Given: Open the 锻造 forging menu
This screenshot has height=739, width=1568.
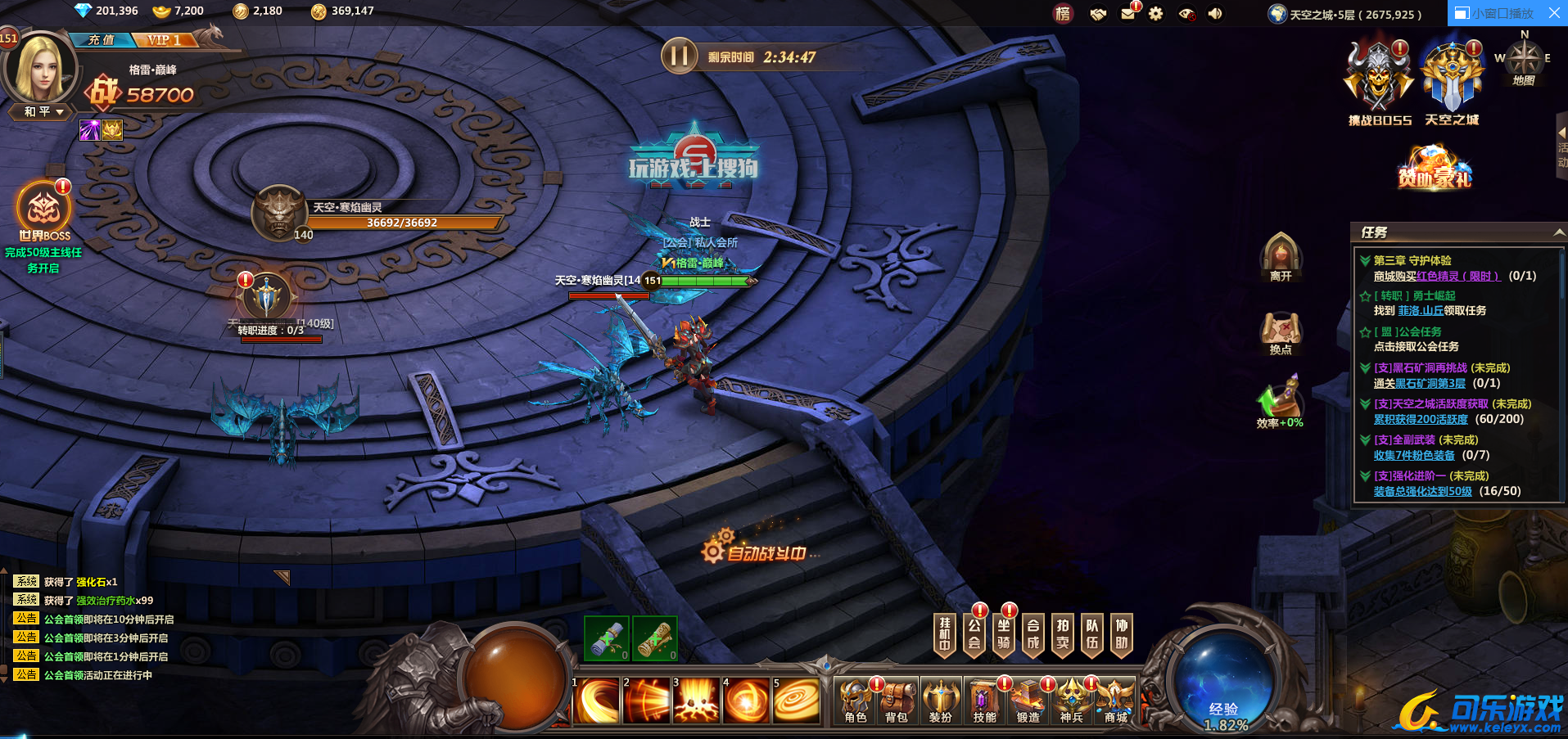Looking at the screenshot, I should click(1028, 701).
